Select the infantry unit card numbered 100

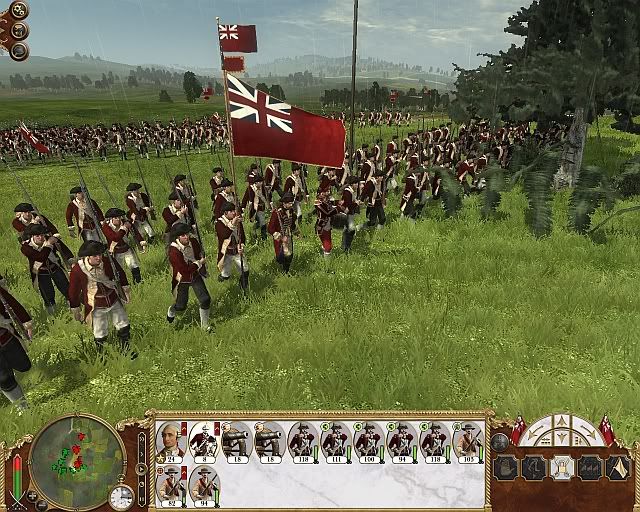[x=369, y=439]
